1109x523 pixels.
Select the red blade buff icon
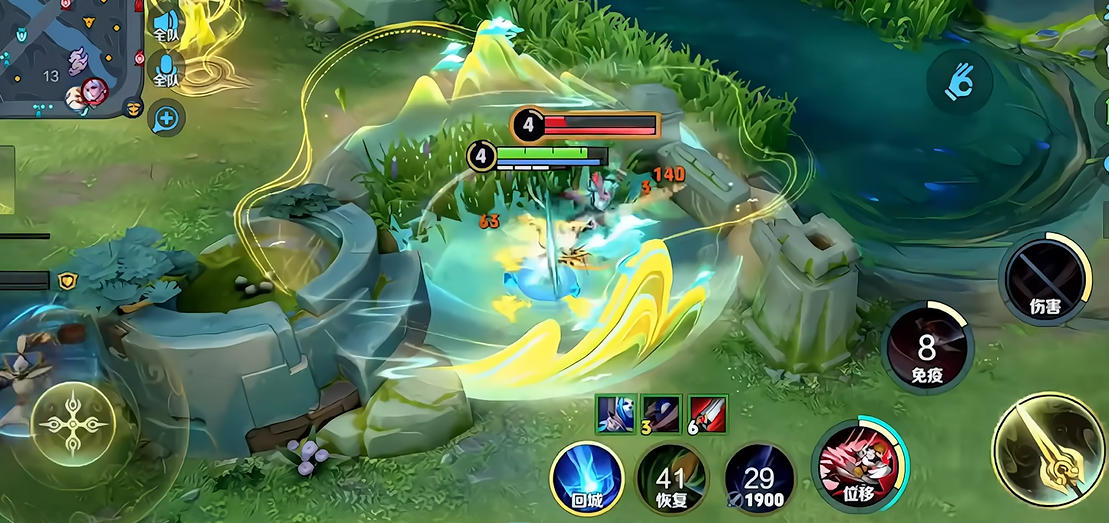pyautogui.click(x=708, y=412)
